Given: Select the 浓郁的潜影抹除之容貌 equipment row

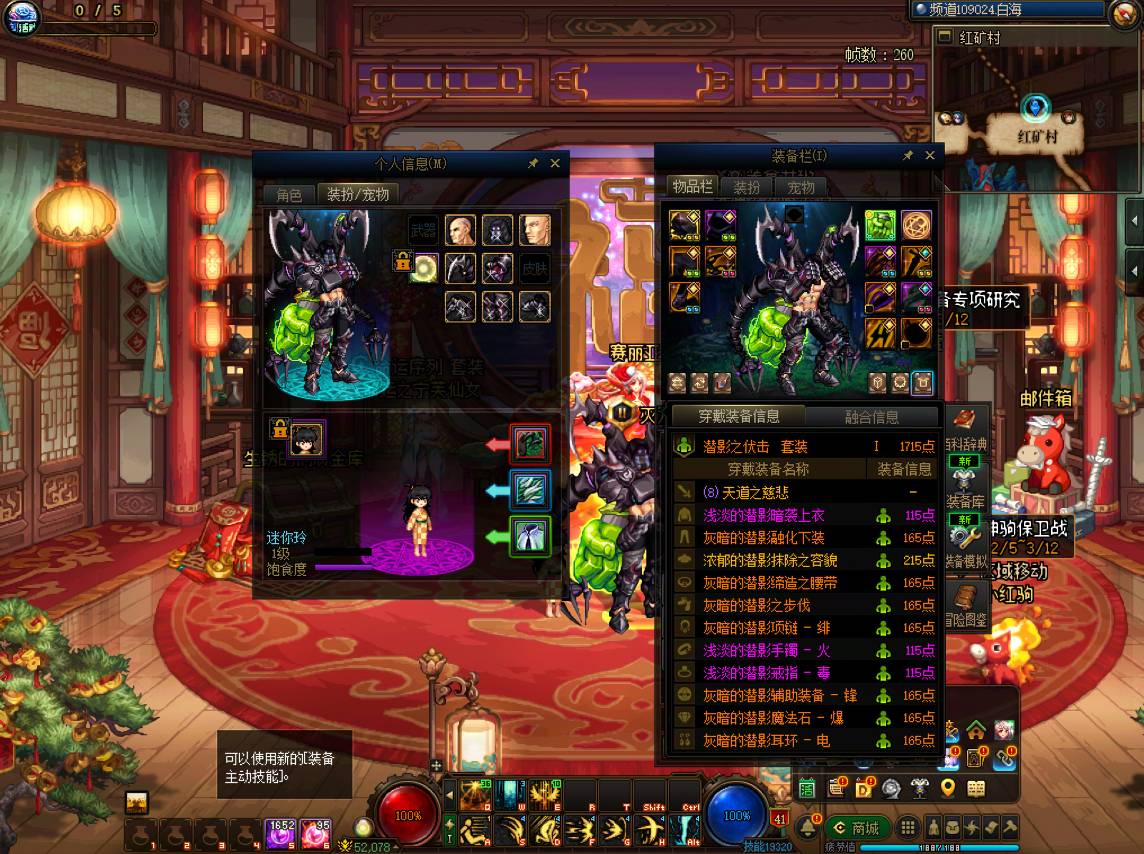Looking at the screenshot, I should [771, 561].
